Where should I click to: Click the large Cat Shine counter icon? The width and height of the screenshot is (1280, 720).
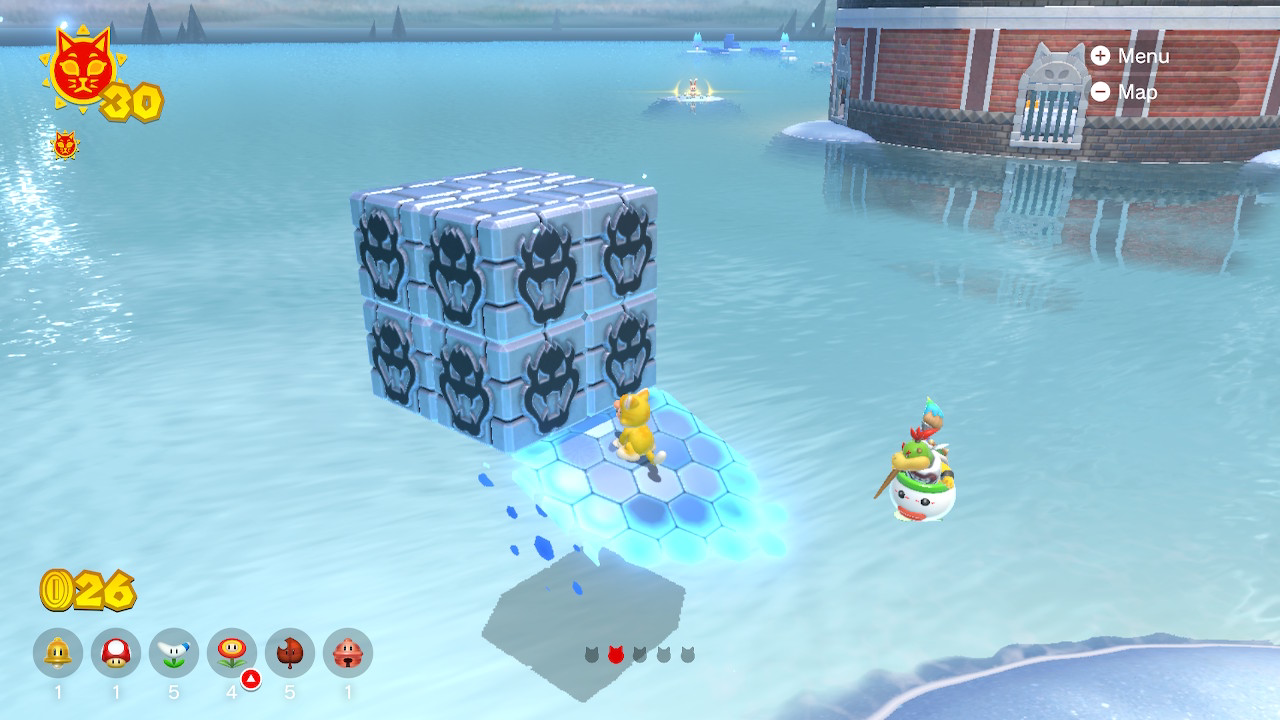(x=82, y=70)
